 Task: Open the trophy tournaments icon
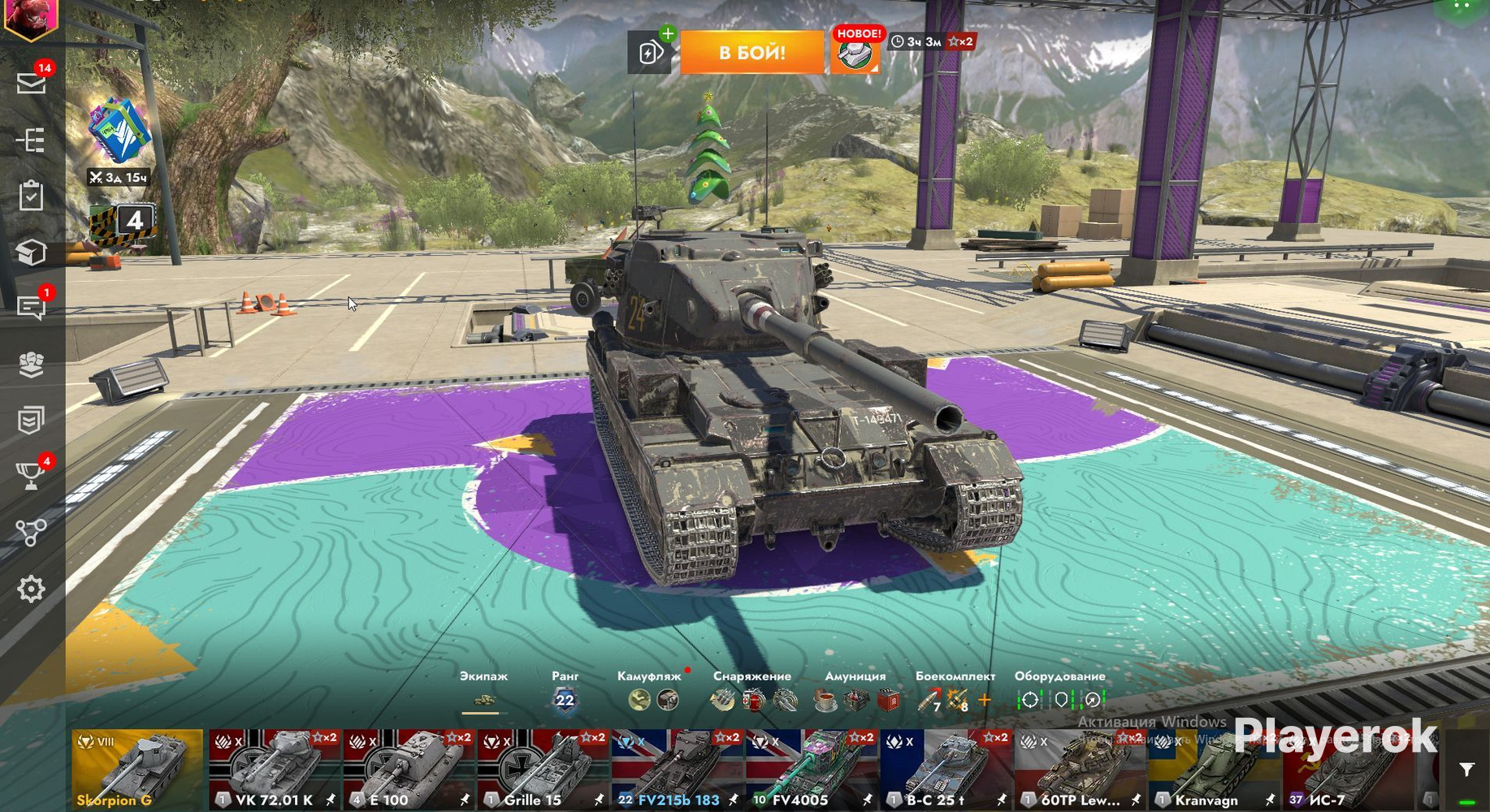(32, 476)
